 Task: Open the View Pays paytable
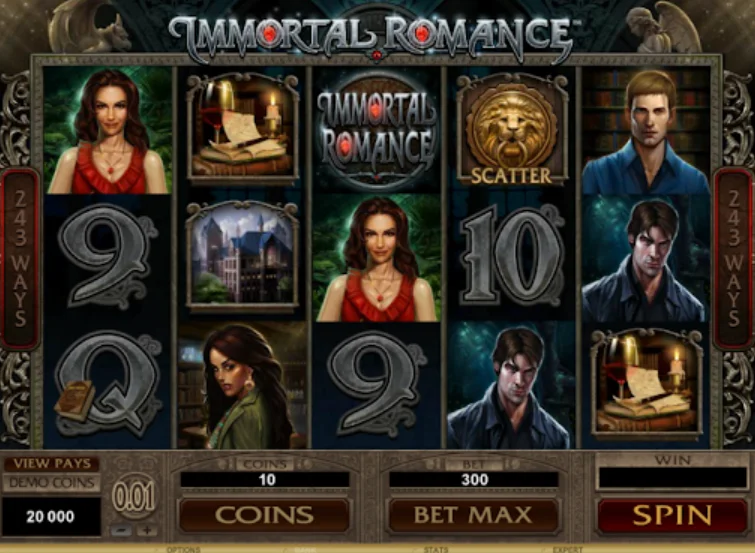tap(51, 464)
